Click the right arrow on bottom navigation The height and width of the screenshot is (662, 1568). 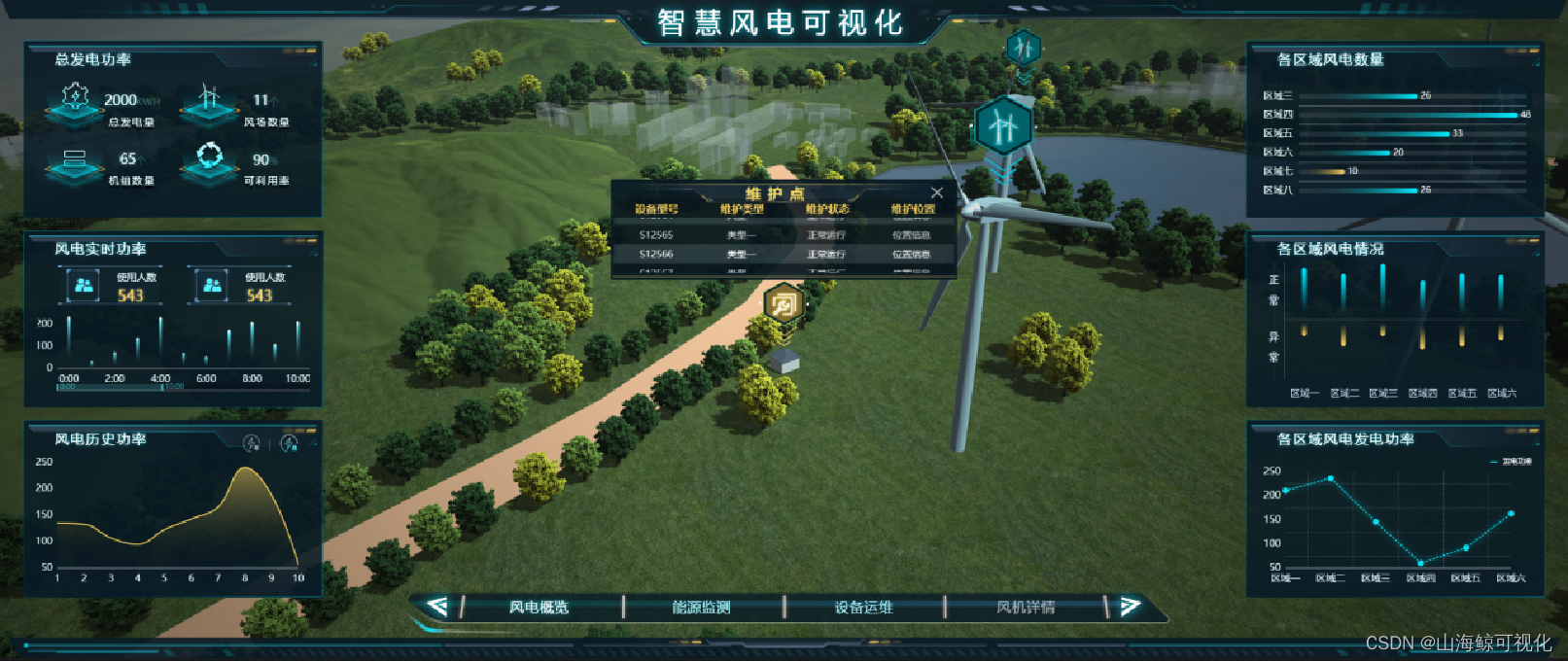tap(1129, 607)
